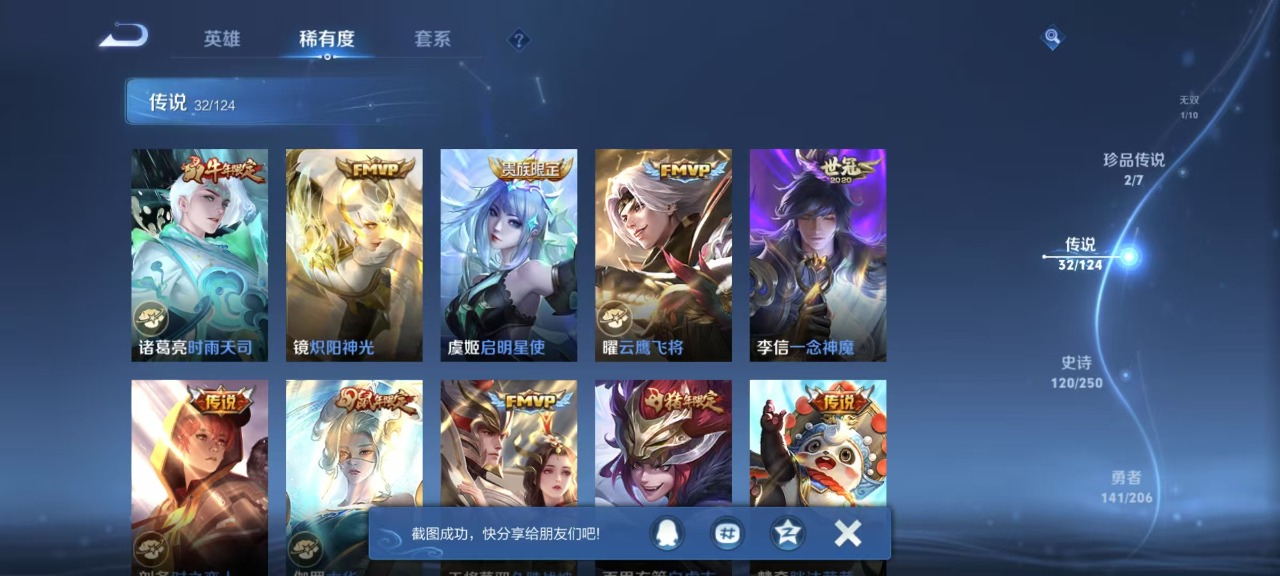Share the screenshot via the star Qzone icon
The height and width of the screenshot is (576, 1280).
click(x=787, y=534)
